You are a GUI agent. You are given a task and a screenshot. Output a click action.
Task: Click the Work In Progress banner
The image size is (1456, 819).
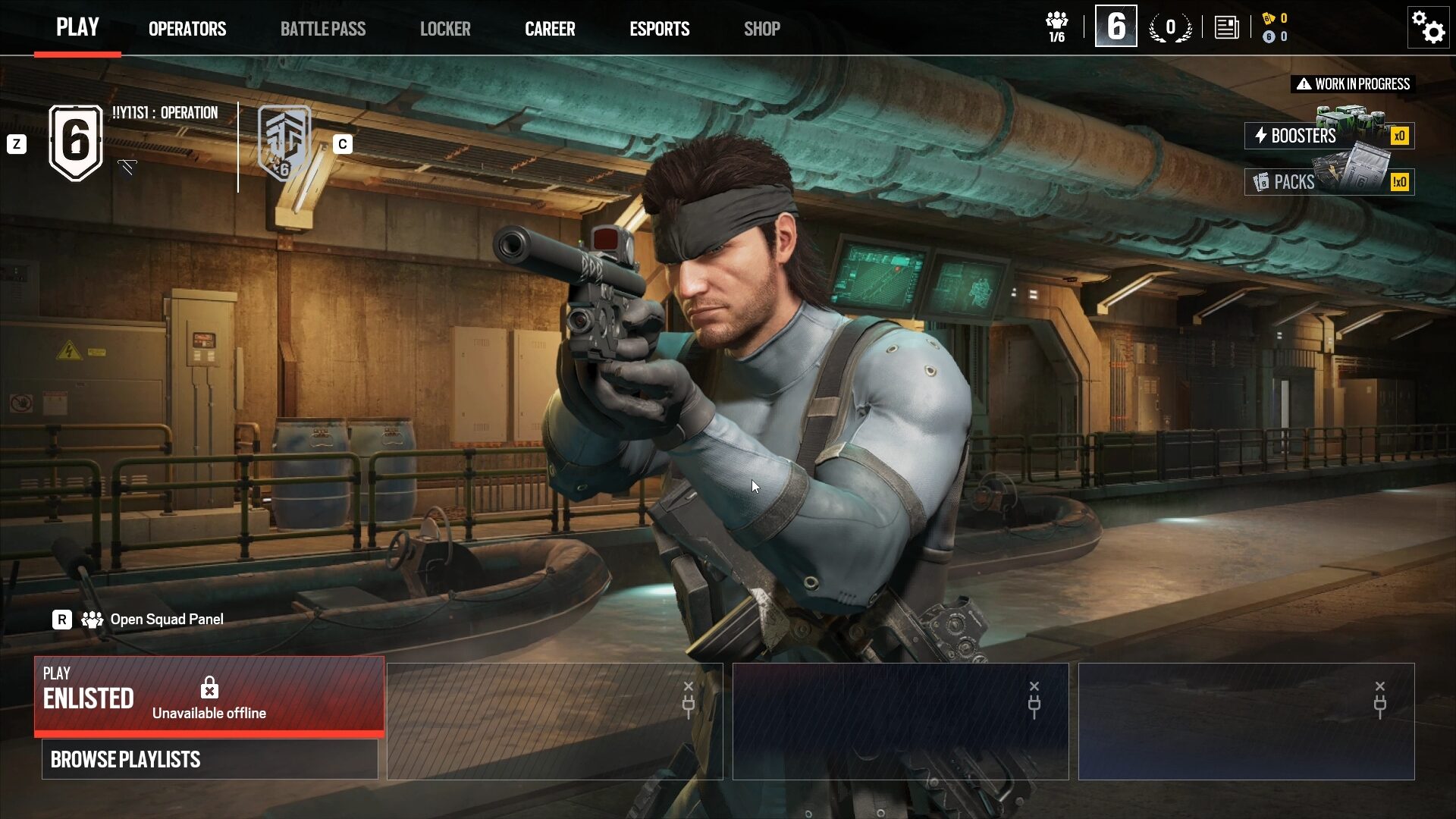[x=1351, y=83]
